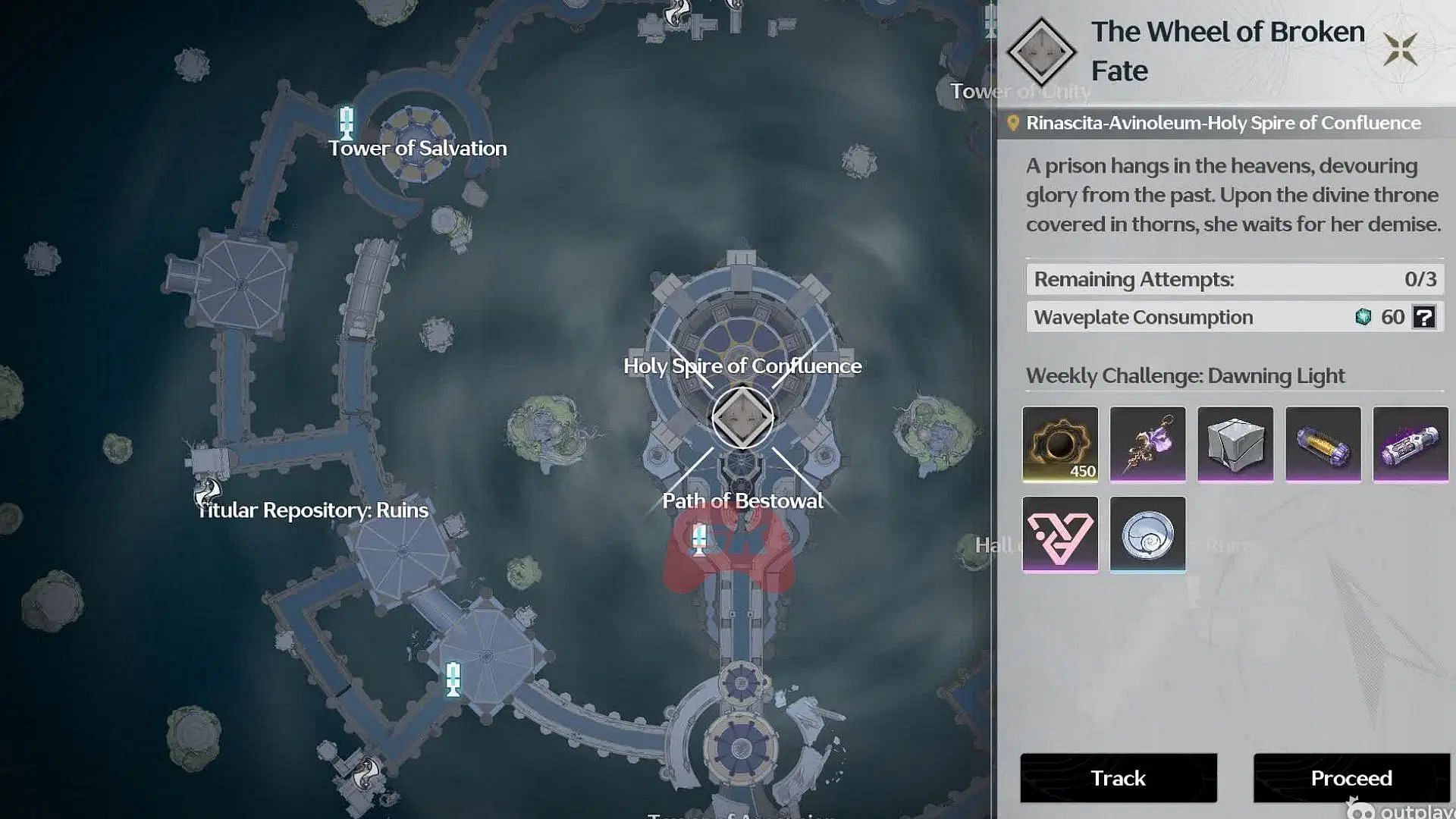Click the Track button
Screen dimensions: 1456x819
click(x=1118, y=778)
